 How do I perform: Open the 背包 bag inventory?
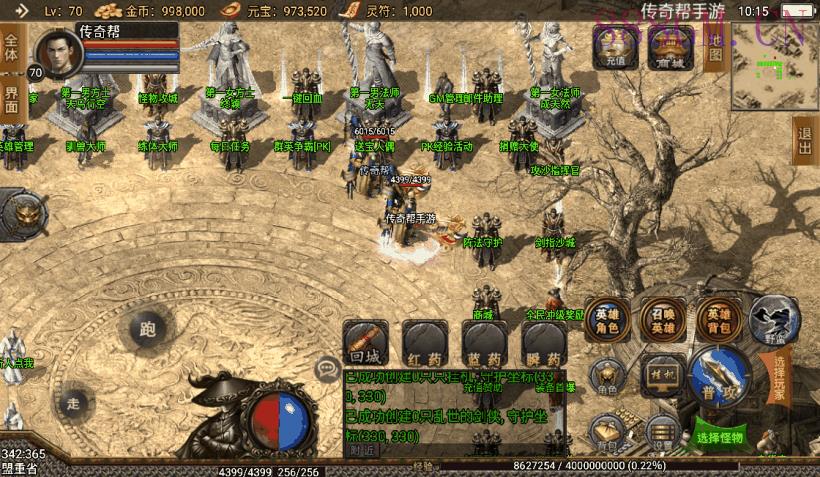click(607, 431)
